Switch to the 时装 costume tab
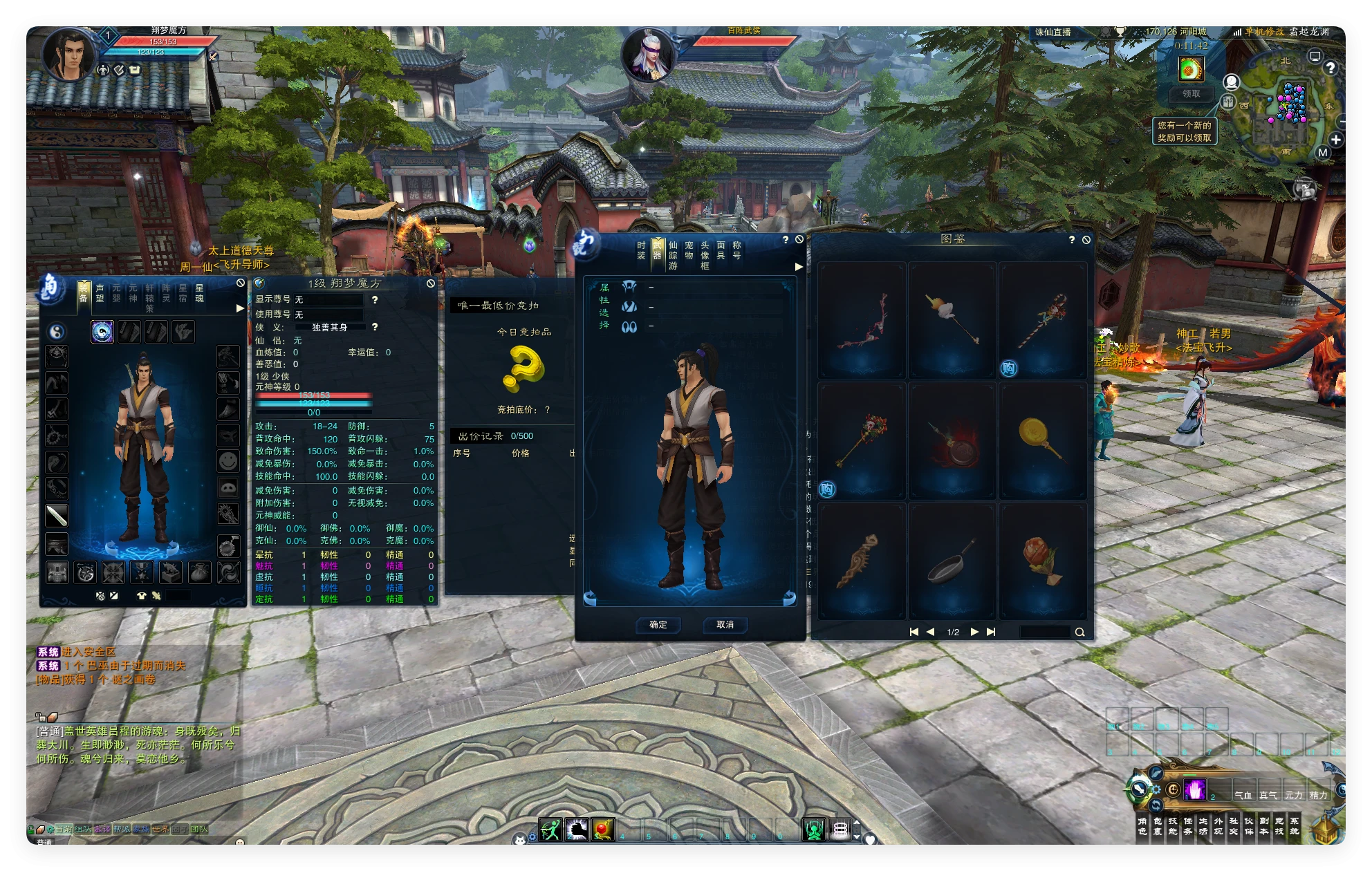The height and width of the screenshot is (871, 1372). click(641, 250)
